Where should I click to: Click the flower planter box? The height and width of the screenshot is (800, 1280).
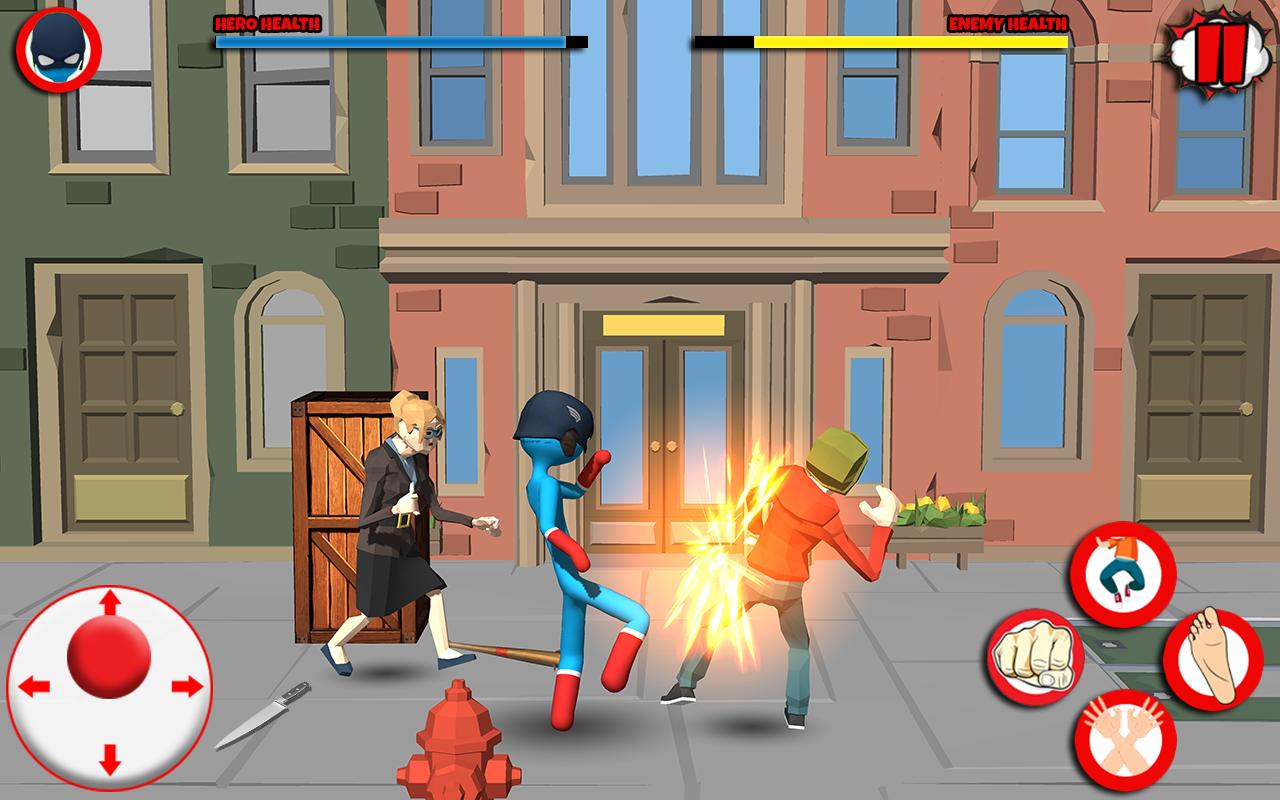940,520
